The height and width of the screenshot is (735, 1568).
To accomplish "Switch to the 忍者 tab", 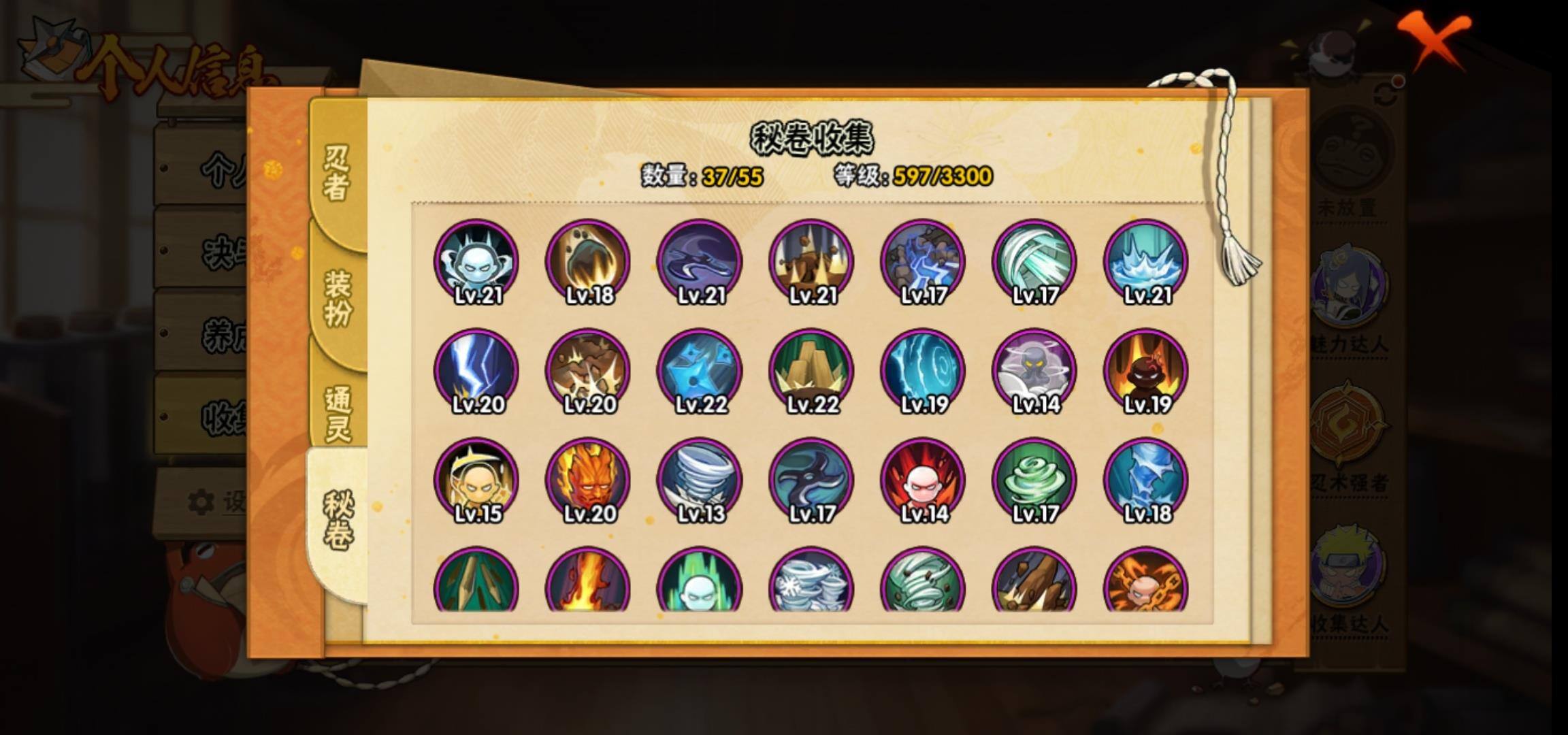I will pyautogui.click(x=337, y=174).
